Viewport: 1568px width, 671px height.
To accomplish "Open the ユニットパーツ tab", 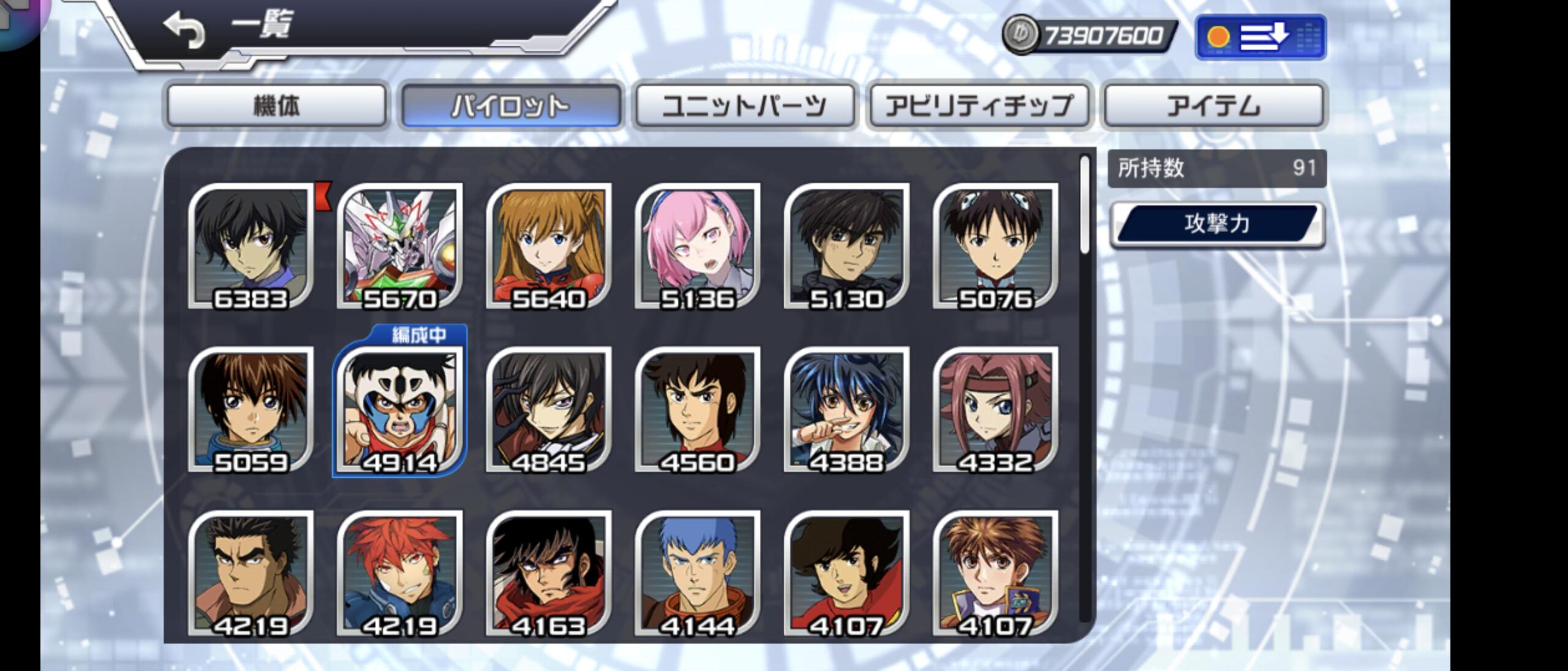I will (744, 106).
